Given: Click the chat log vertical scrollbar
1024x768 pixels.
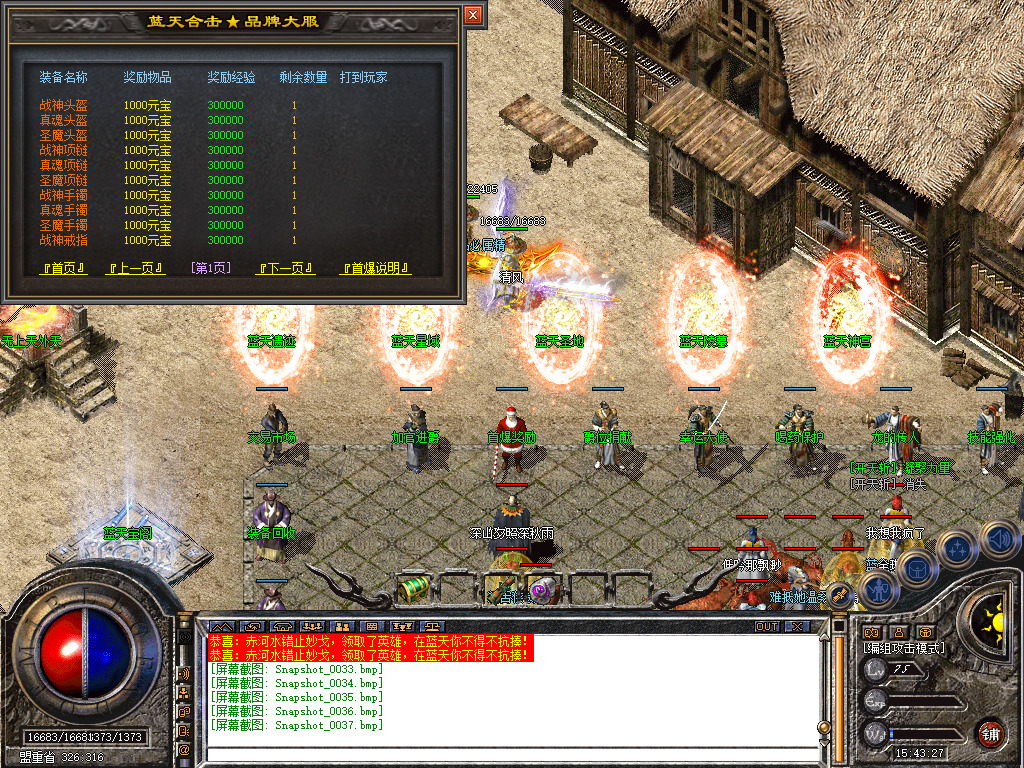Looking at the screenshot, I should point(838,690).
